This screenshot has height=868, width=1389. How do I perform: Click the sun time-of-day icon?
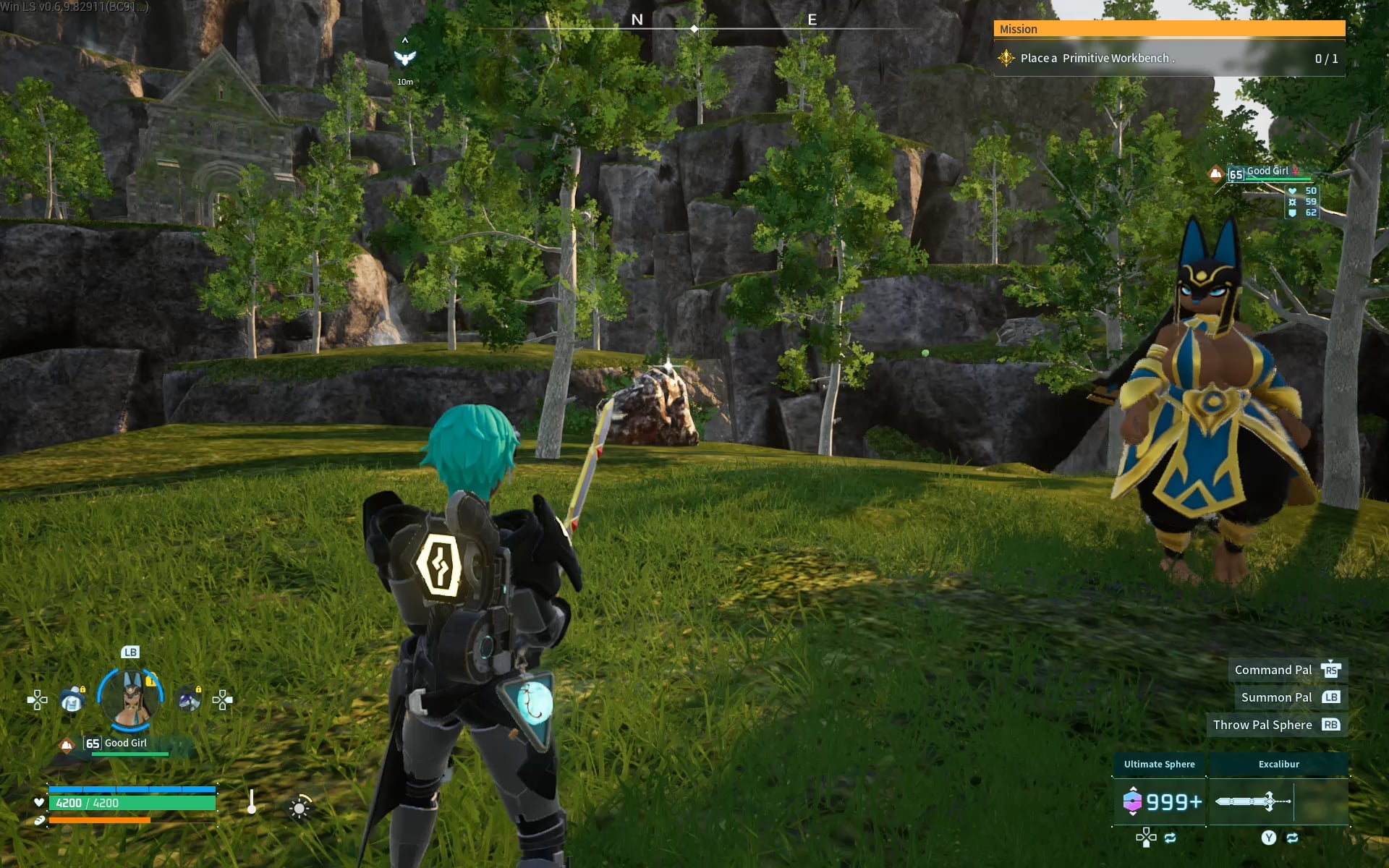(x=300, y=807)
